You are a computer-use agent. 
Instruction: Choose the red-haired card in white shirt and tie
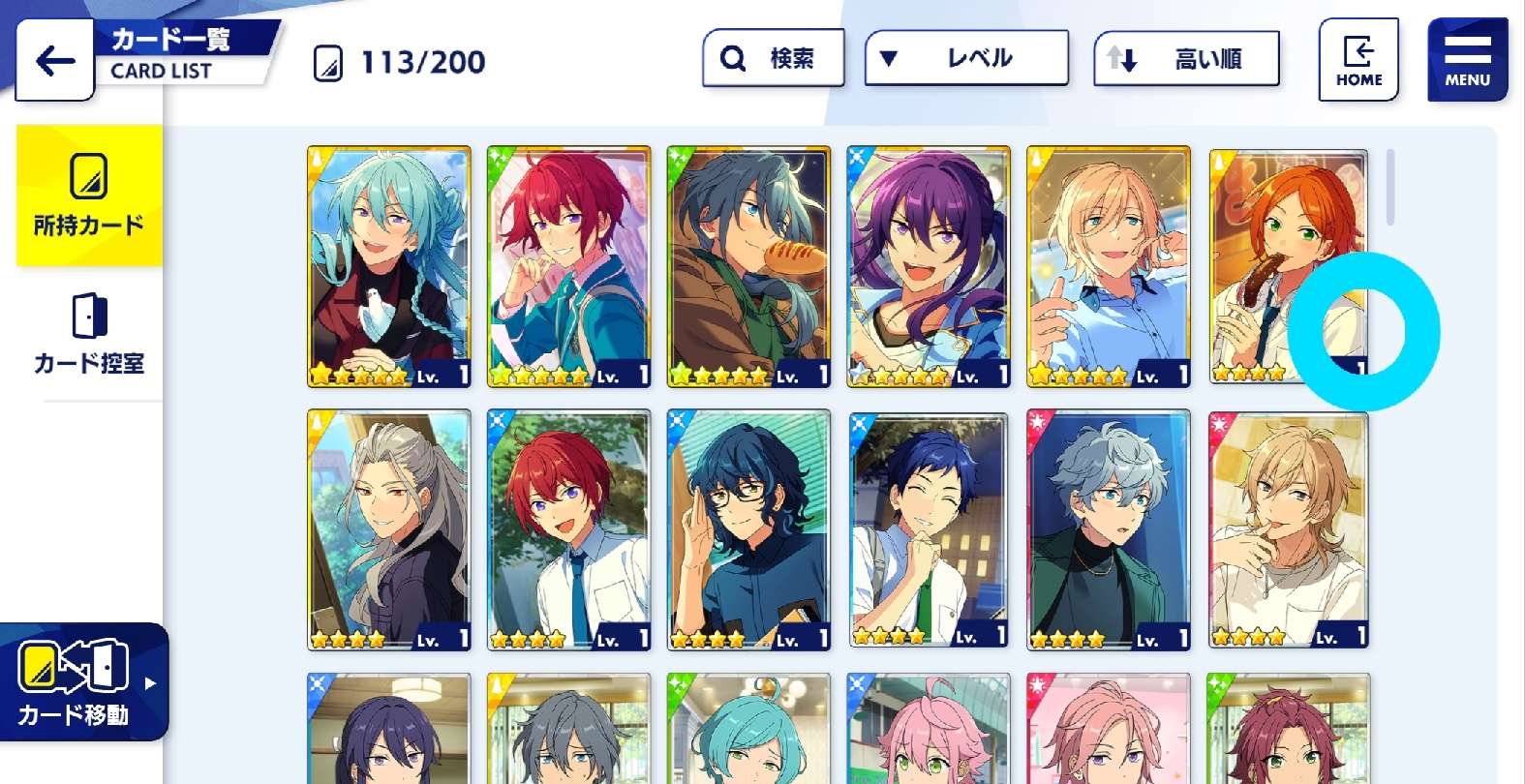click(x=569, y=529)
